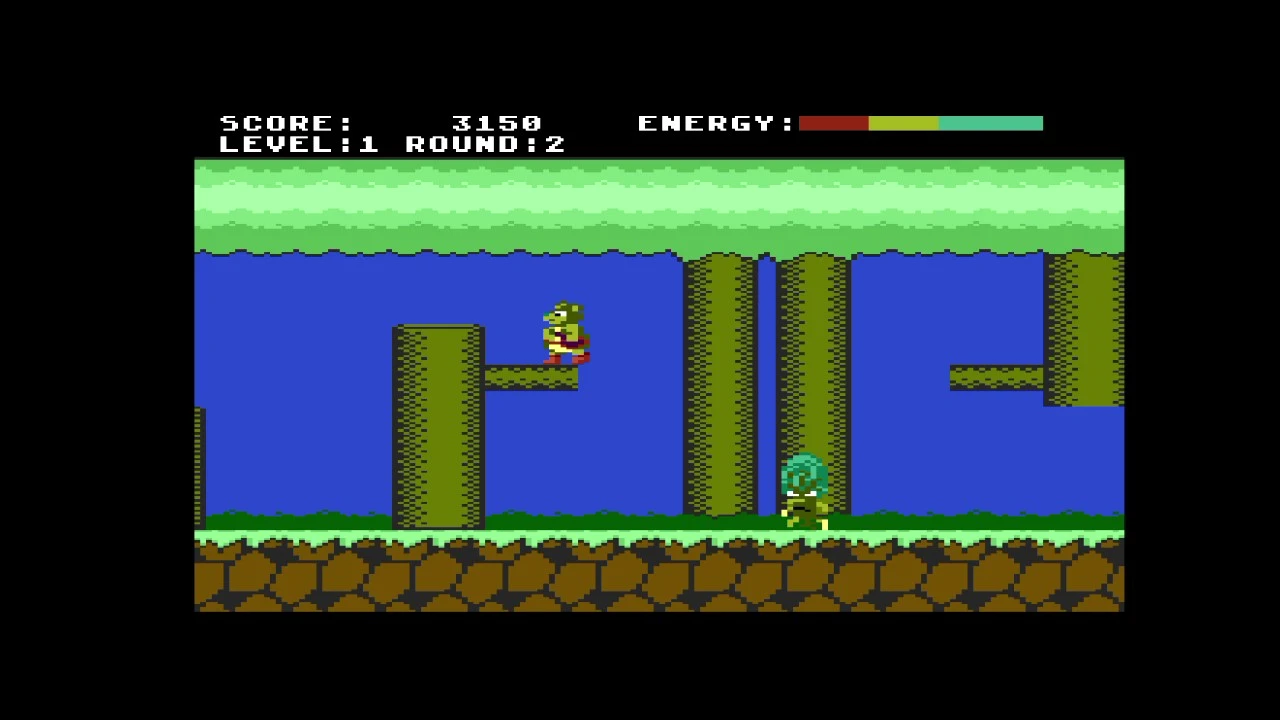
Task: Click the platform attached to the right trunk
Action: coord(995,375)
